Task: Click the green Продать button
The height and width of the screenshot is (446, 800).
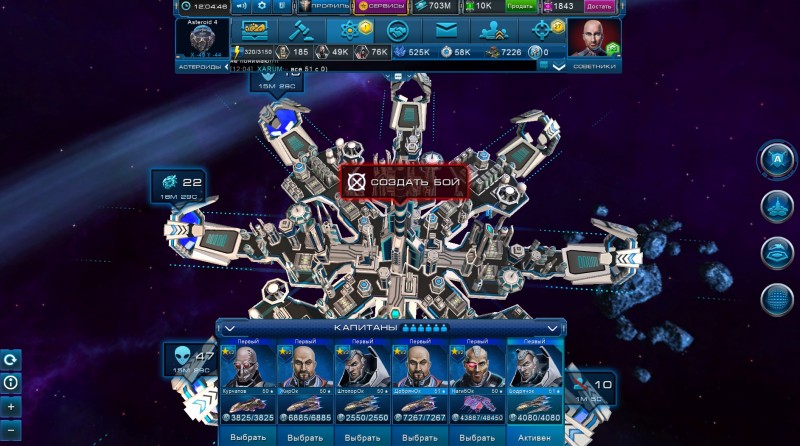Action: 519,6
